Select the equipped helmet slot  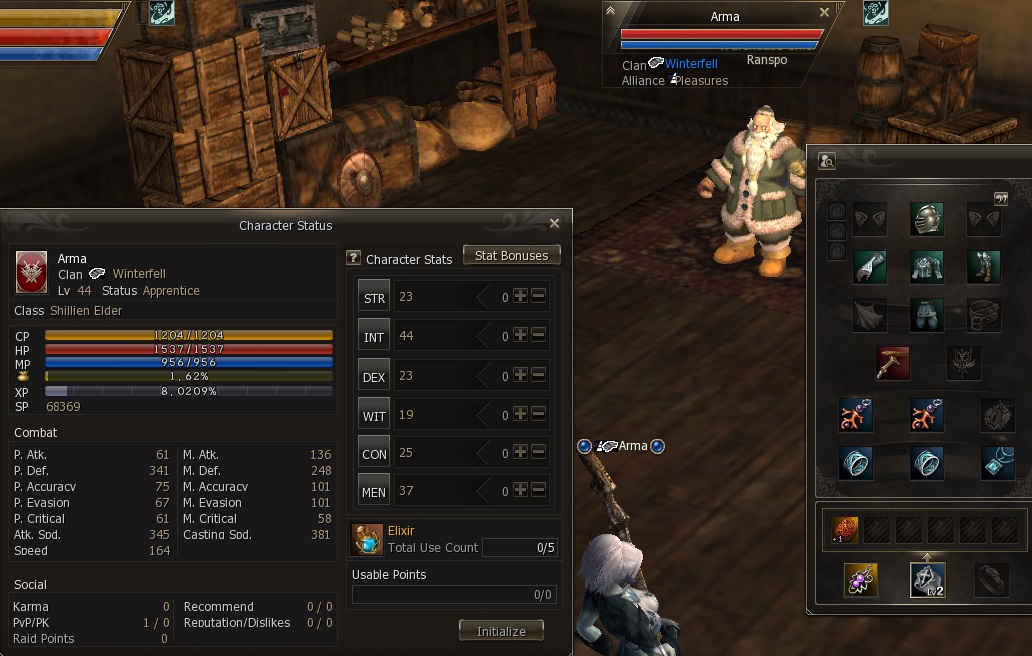[x=927, y=220]
